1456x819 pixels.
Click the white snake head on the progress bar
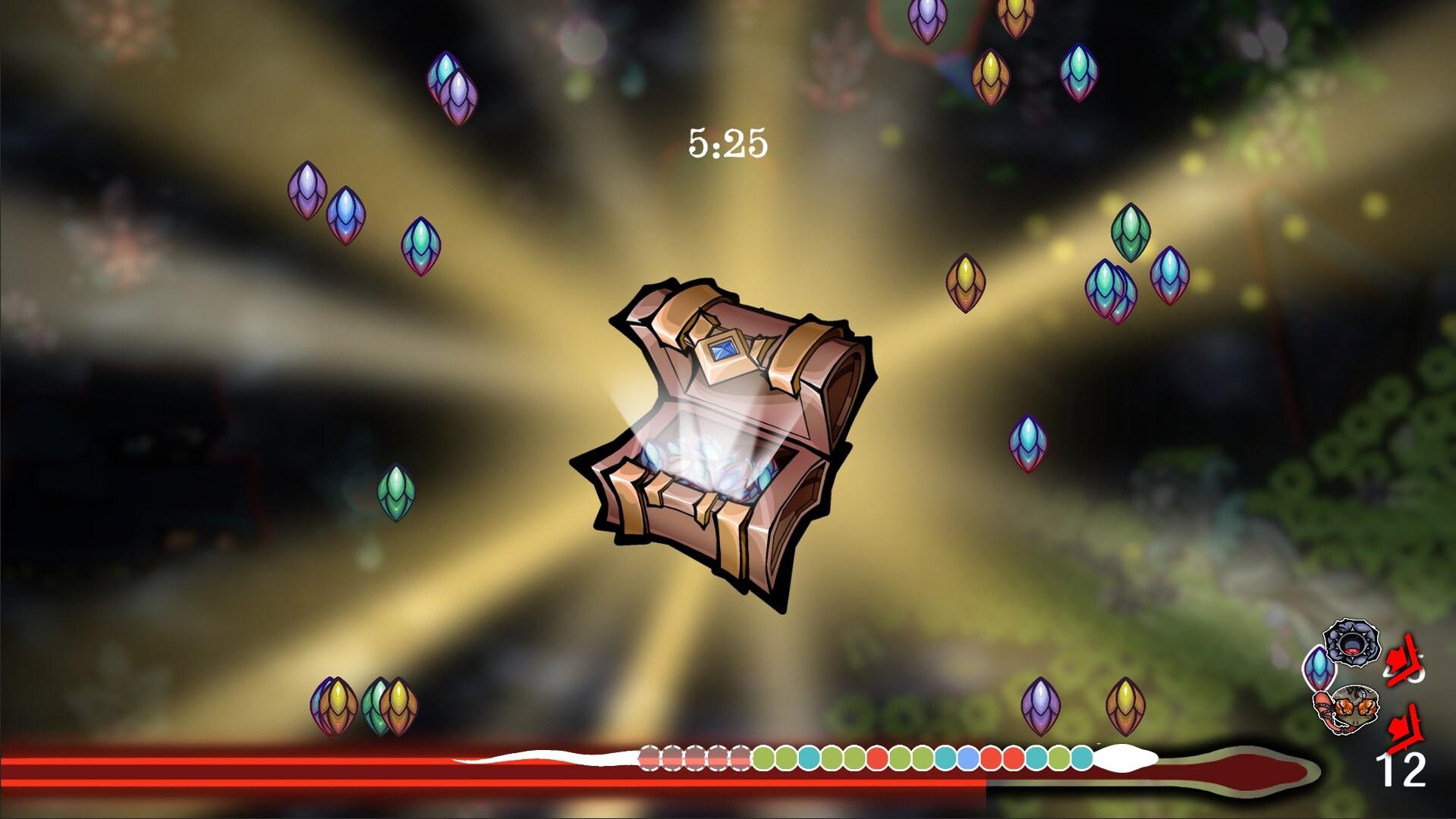click(1126, 757)
